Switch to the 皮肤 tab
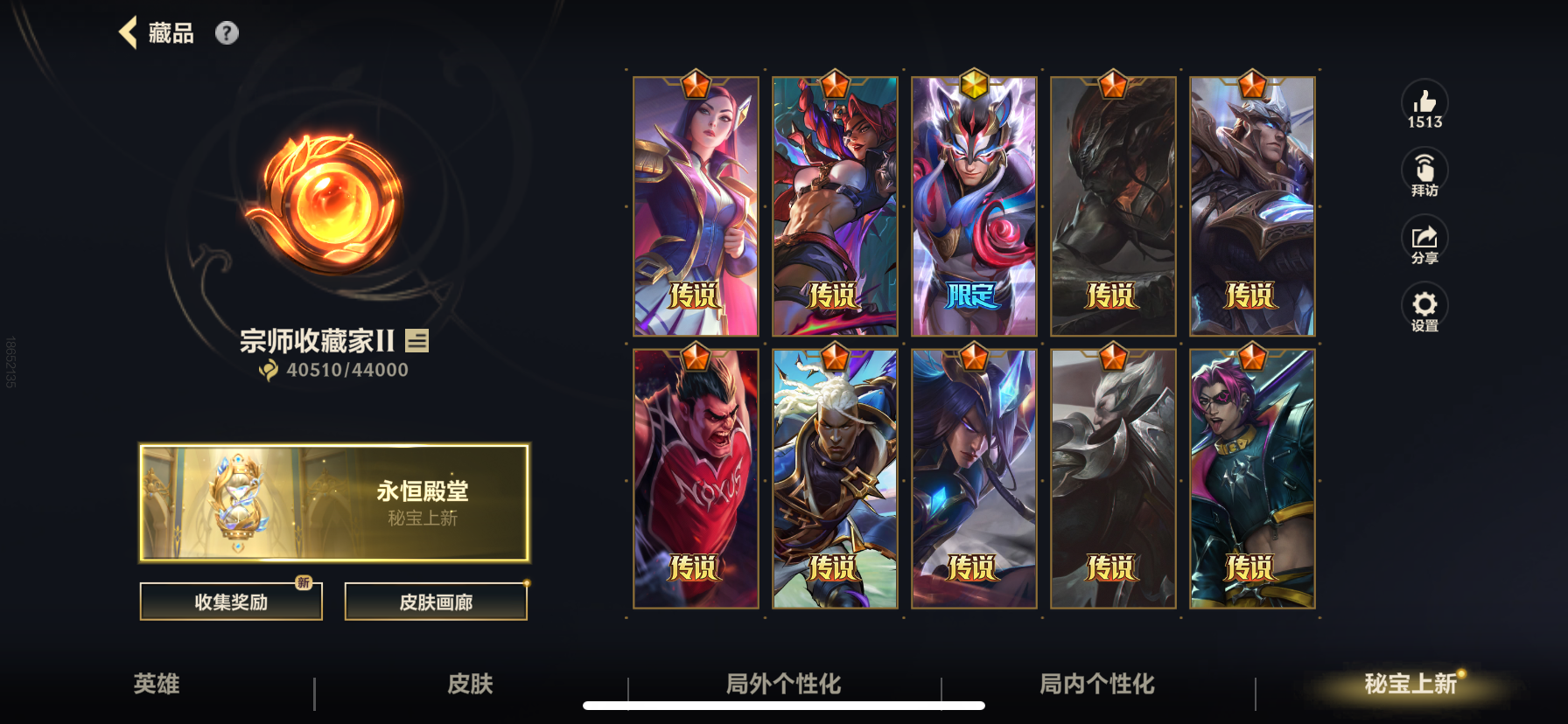The height and width of the screenshot is (724, 1568). 471,686
